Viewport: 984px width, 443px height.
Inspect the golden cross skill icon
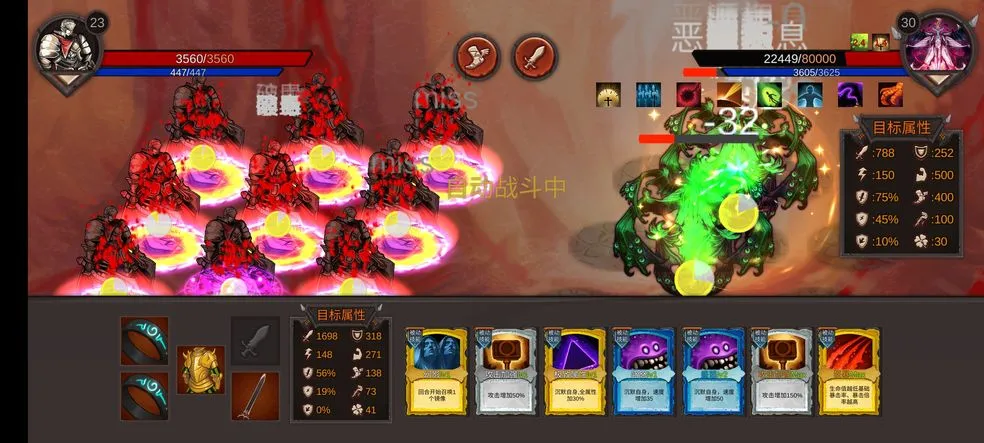click(609, 95)
